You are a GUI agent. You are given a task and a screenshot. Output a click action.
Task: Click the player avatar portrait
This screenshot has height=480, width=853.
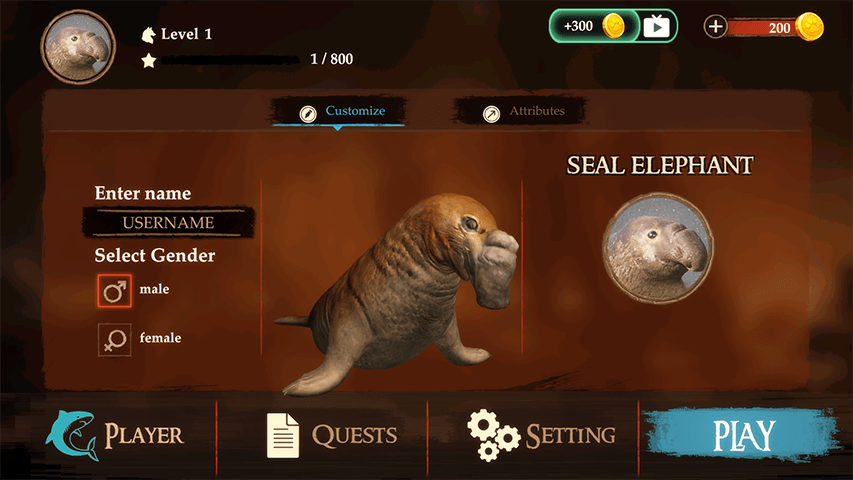click(x=77, y=48)
